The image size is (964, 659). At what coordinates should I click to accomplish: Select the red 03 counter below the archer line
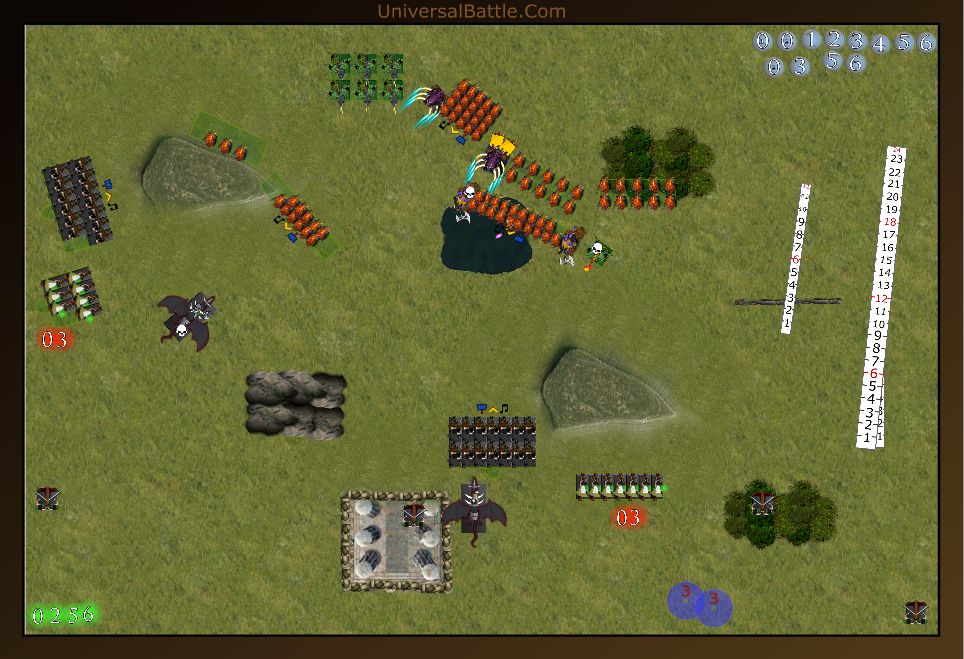coord(628,517)
